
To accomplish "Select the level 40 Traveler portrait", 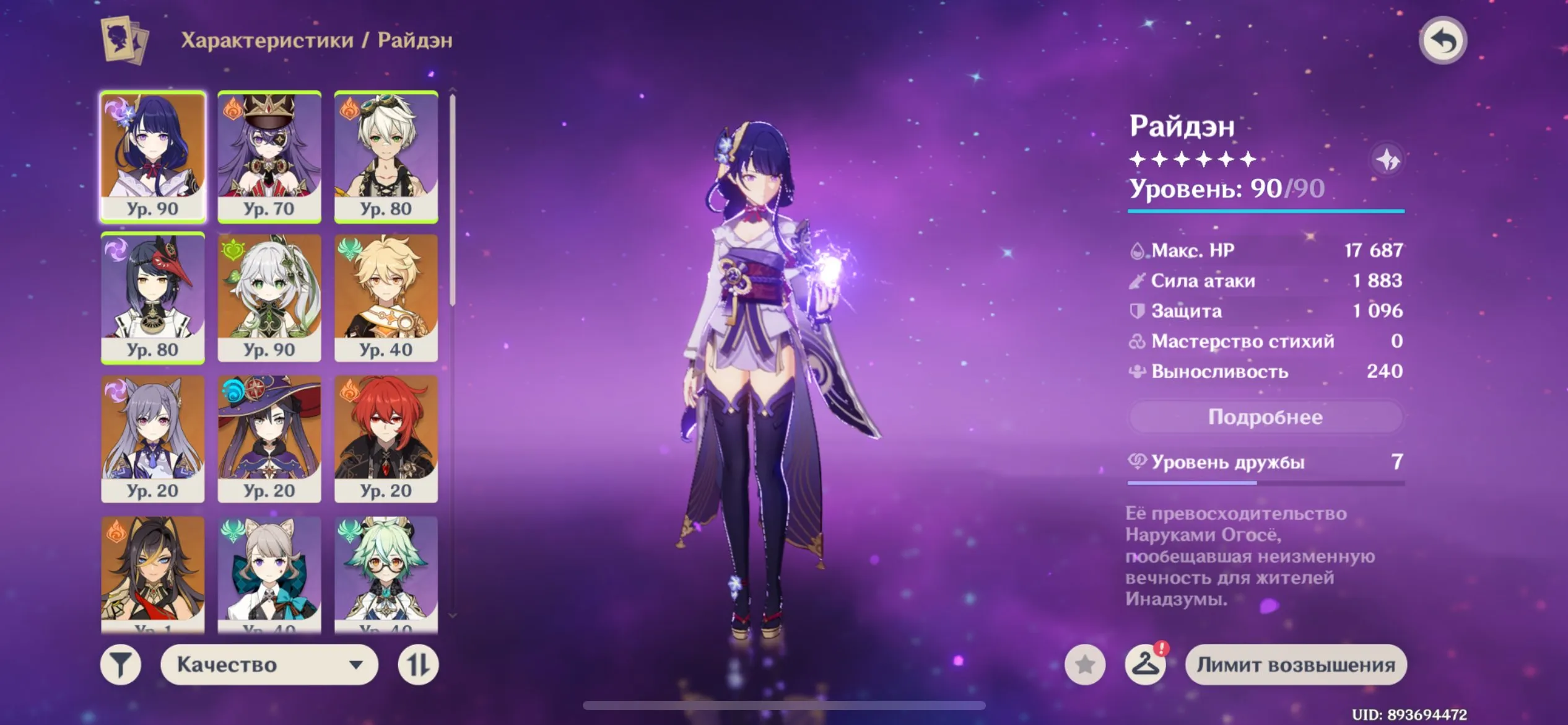I will point(386,296).
